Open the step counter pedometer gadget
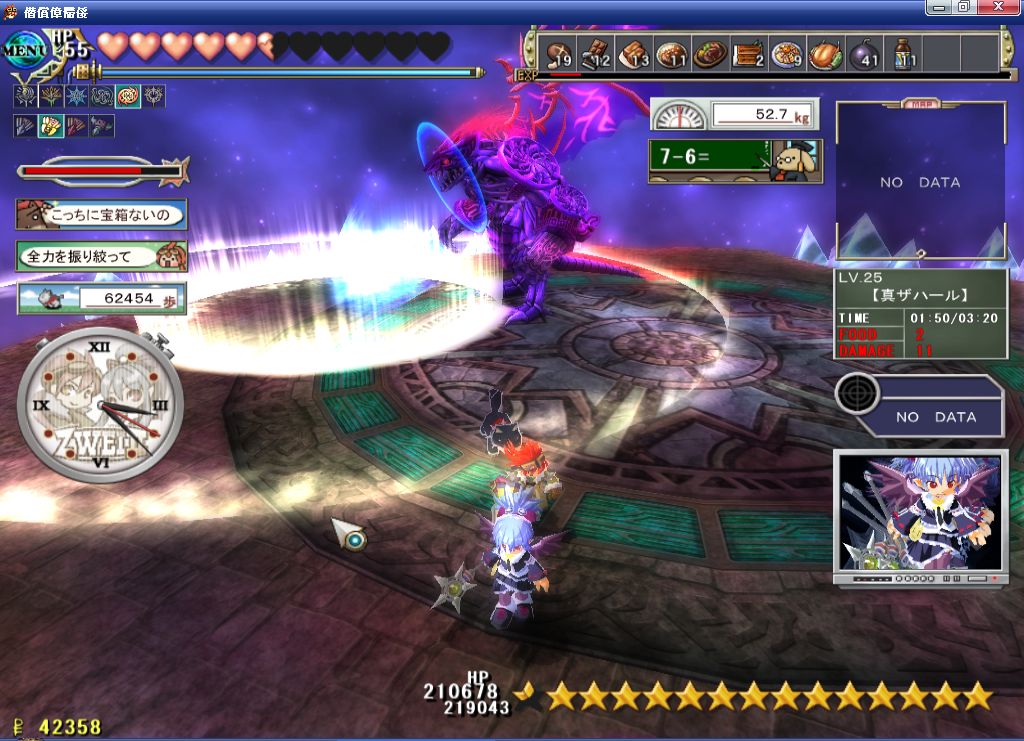Screen dimensions: 1024x741 pos(101,298)
